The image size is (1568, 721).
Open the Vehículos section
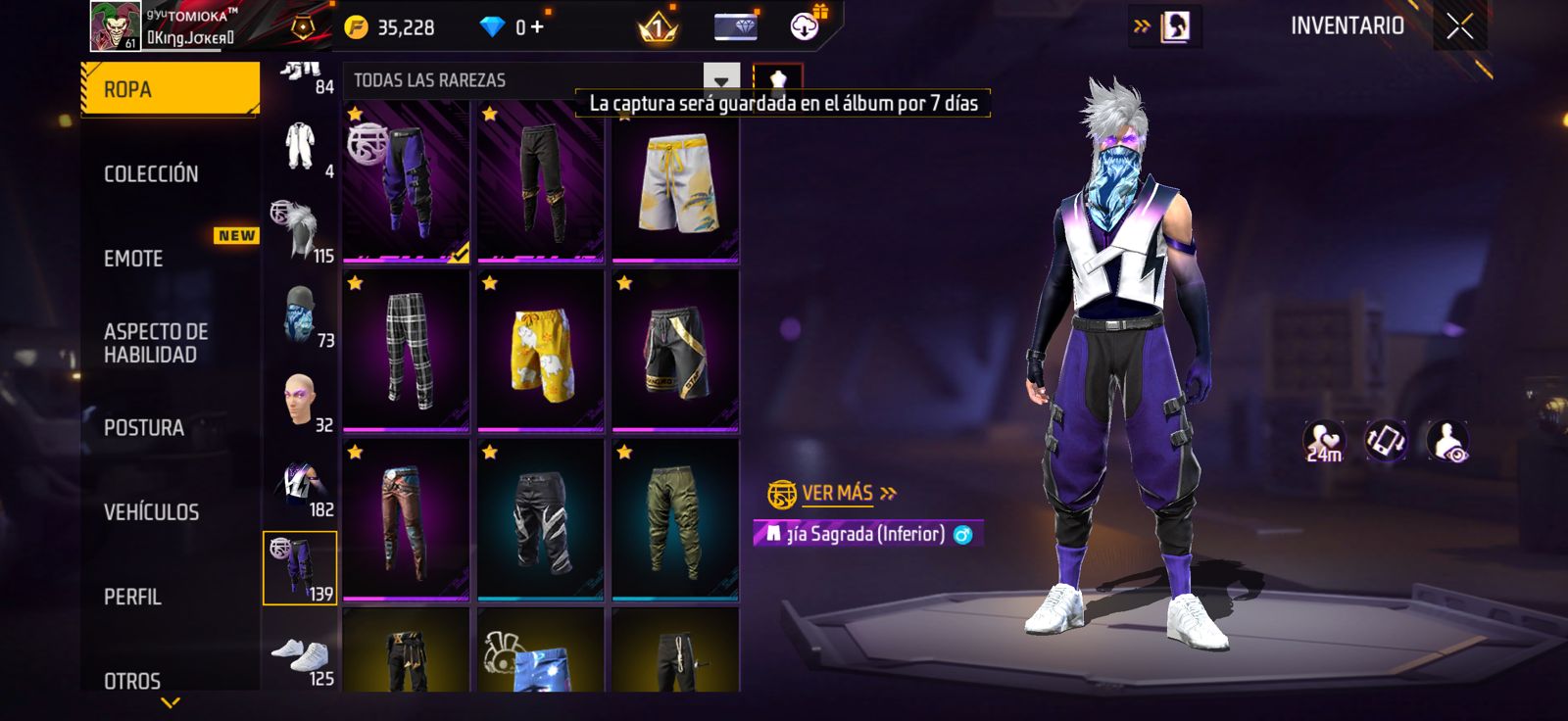click(x=152, y=512)
